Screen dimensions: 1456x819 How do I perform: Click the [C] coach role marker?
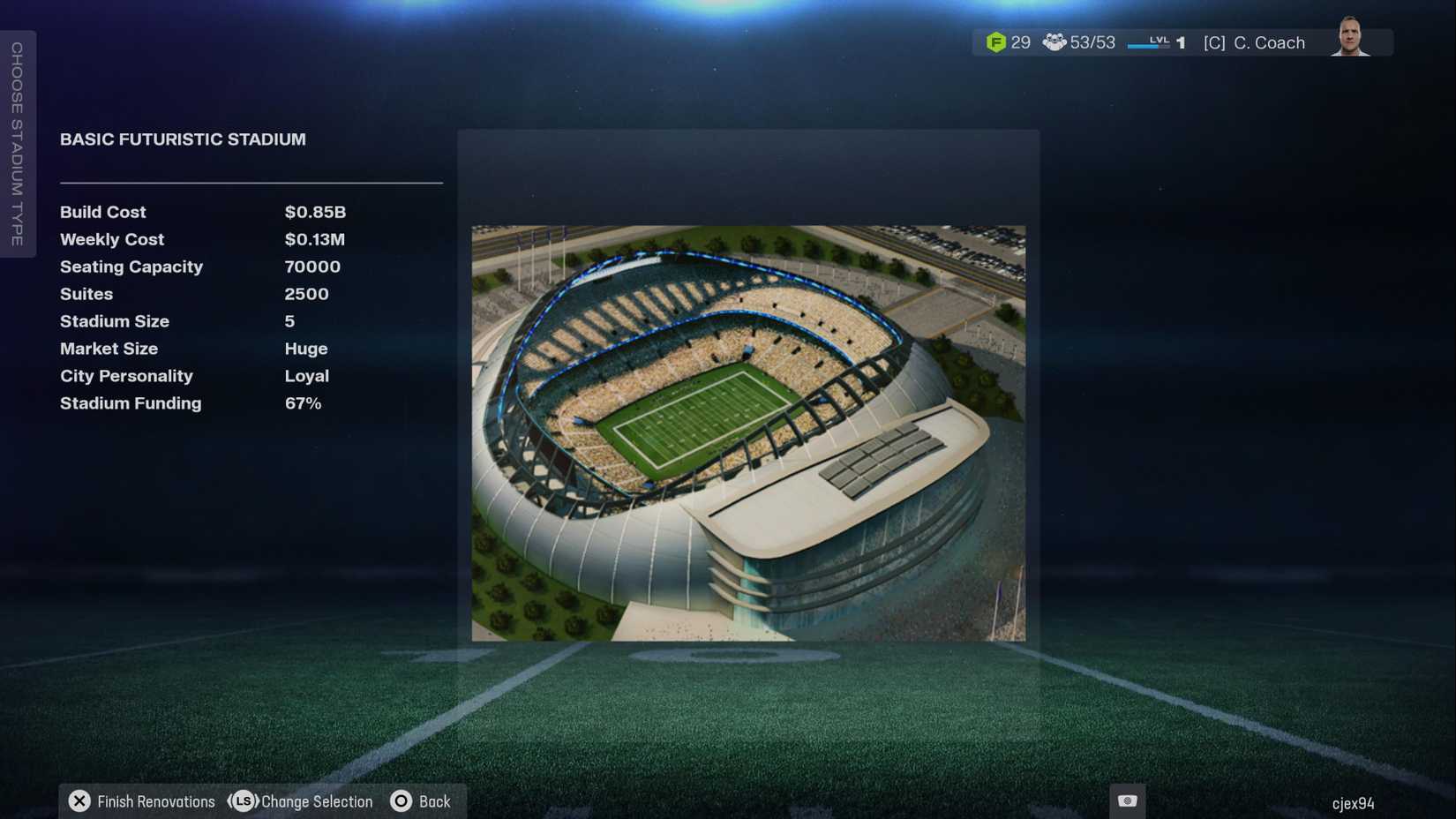pyautogui.click(x=1214, y=41)
